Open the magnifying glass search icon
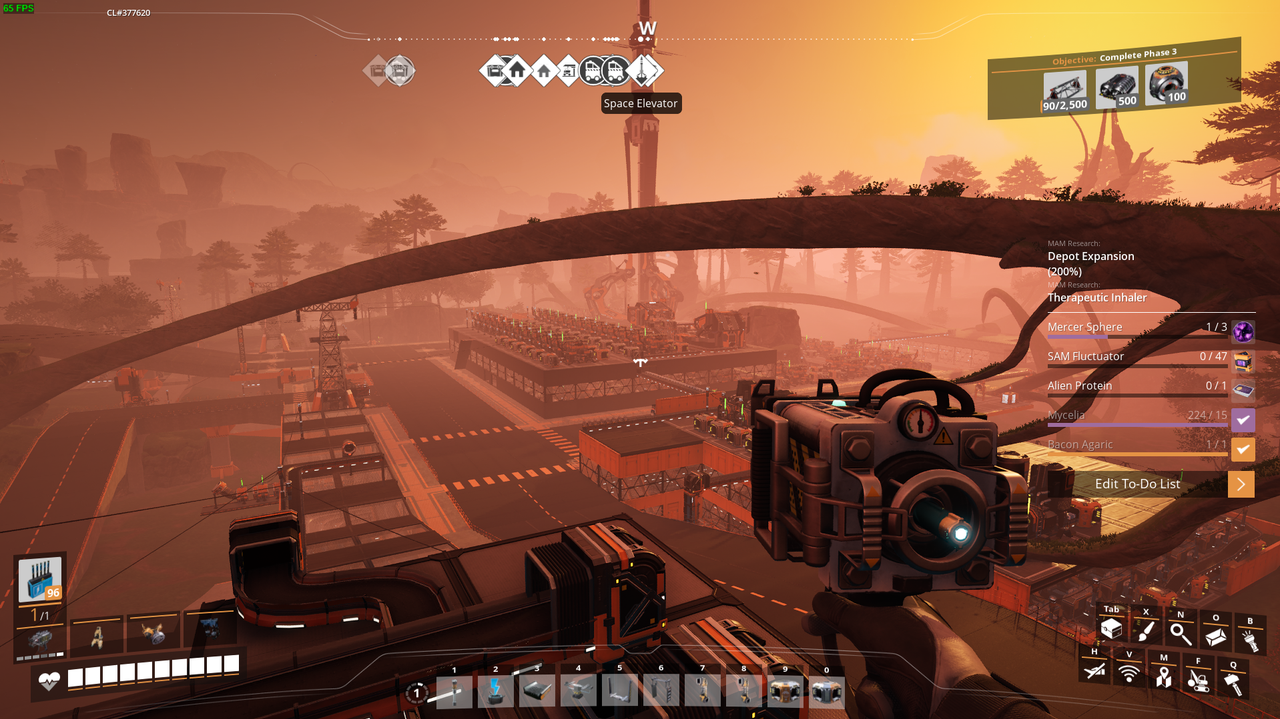The image size is (1280, 719). coord(1181,633)
